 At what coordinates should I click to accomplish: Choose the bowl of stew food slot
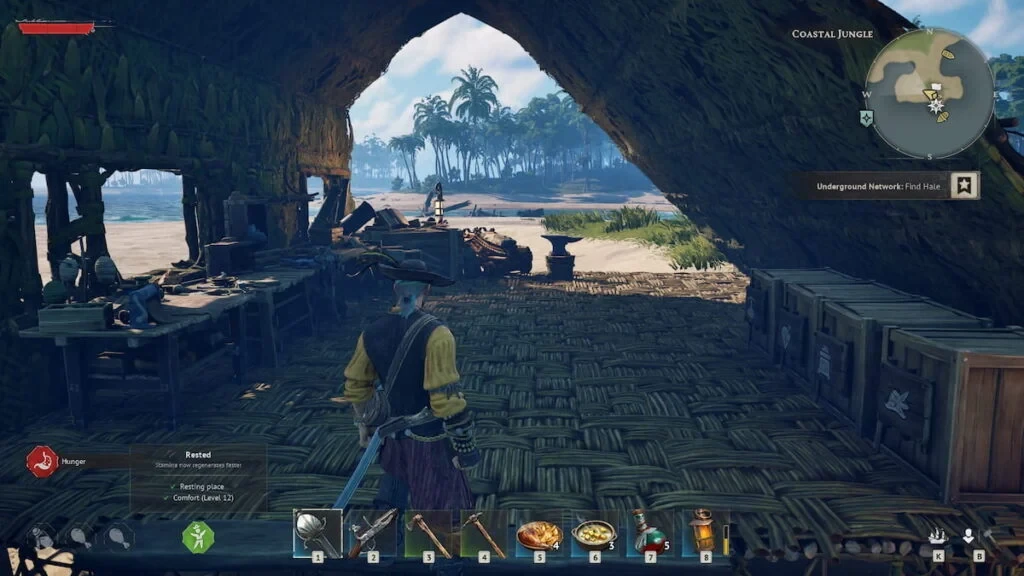pos(593,534)
